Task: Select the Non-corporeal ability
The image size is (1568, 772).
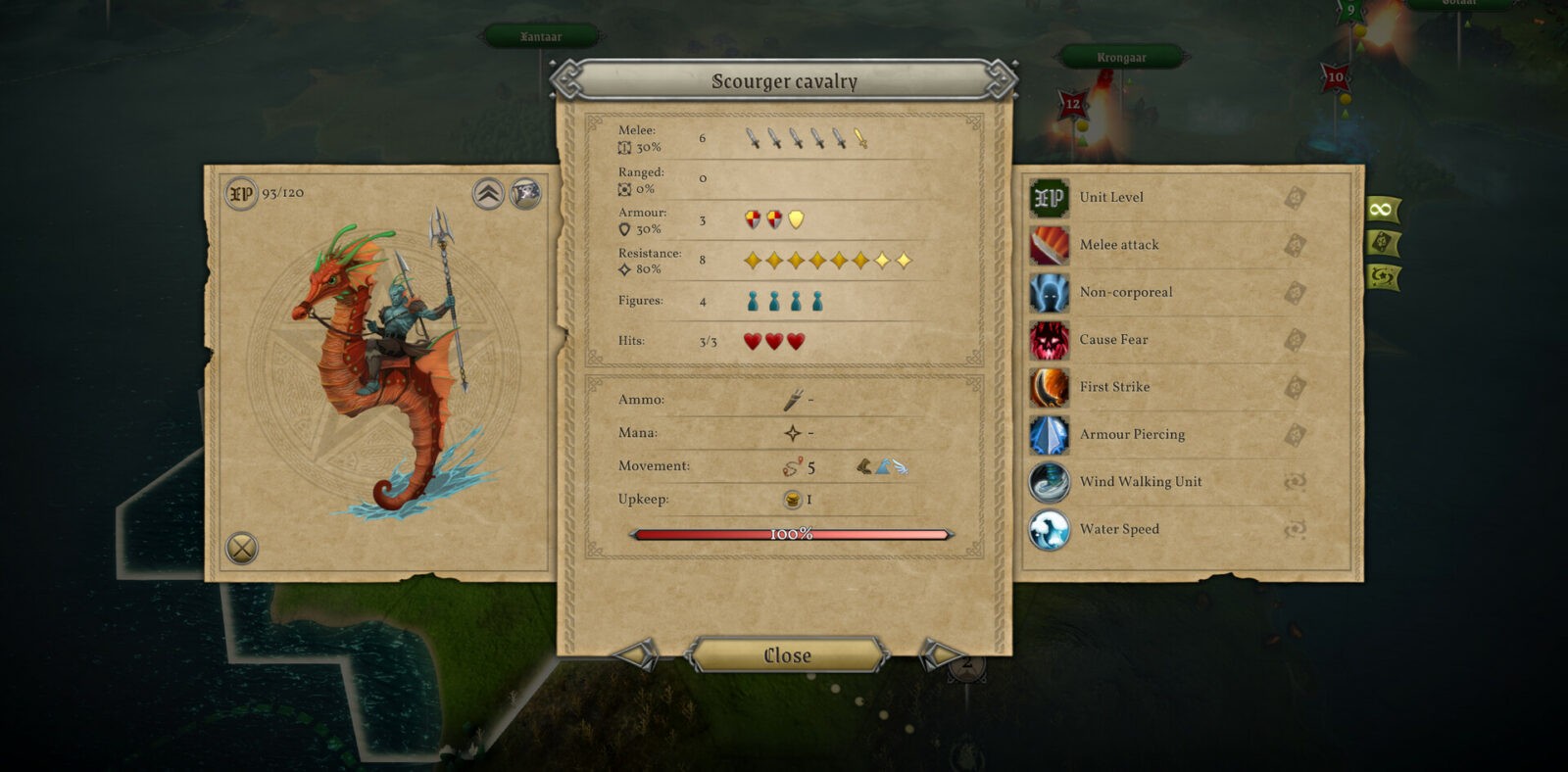Action: coord(1126,292)
